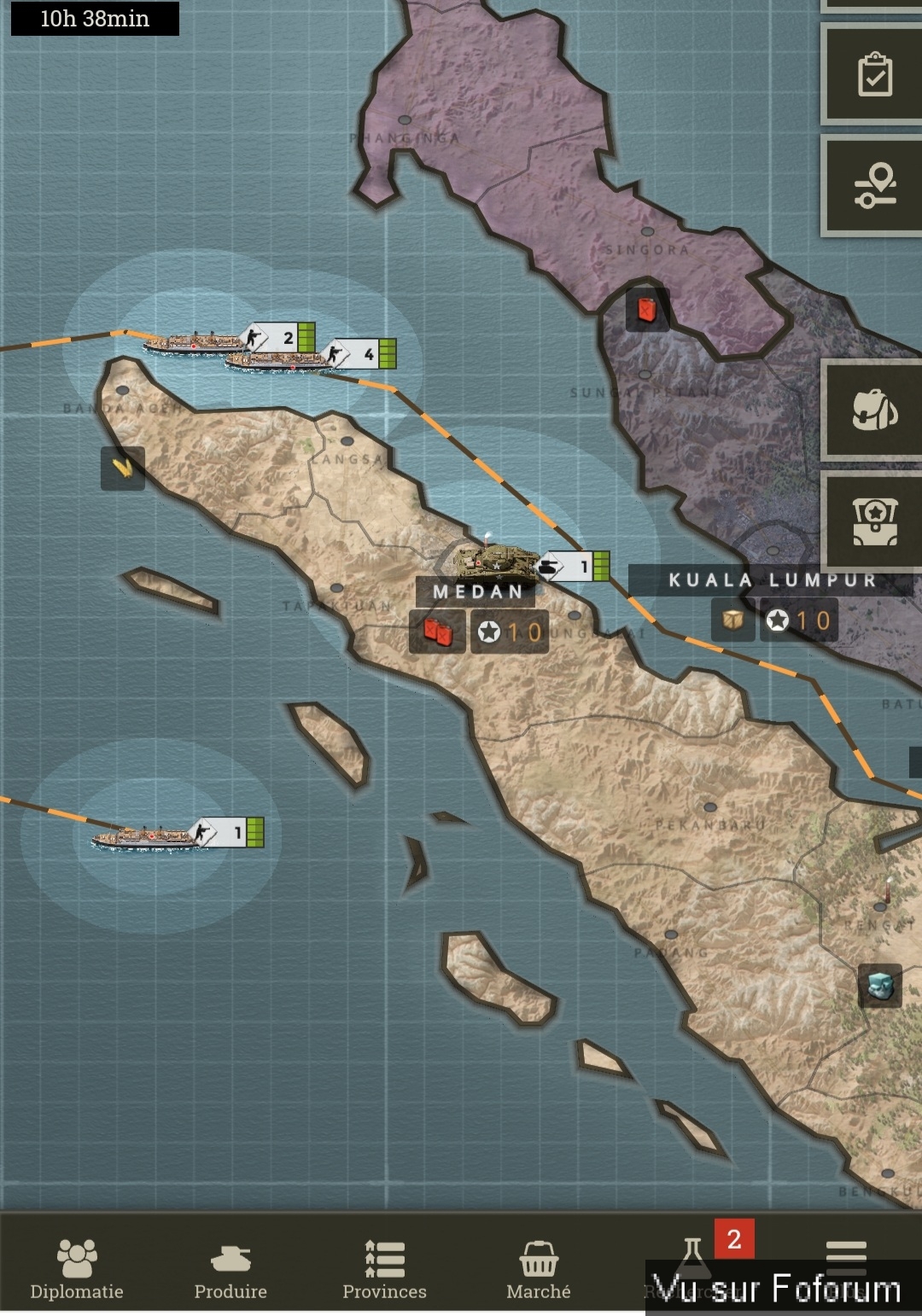Open the research flask menu
Viewport: 922px width, 1316px height.
coord(692,1259)
